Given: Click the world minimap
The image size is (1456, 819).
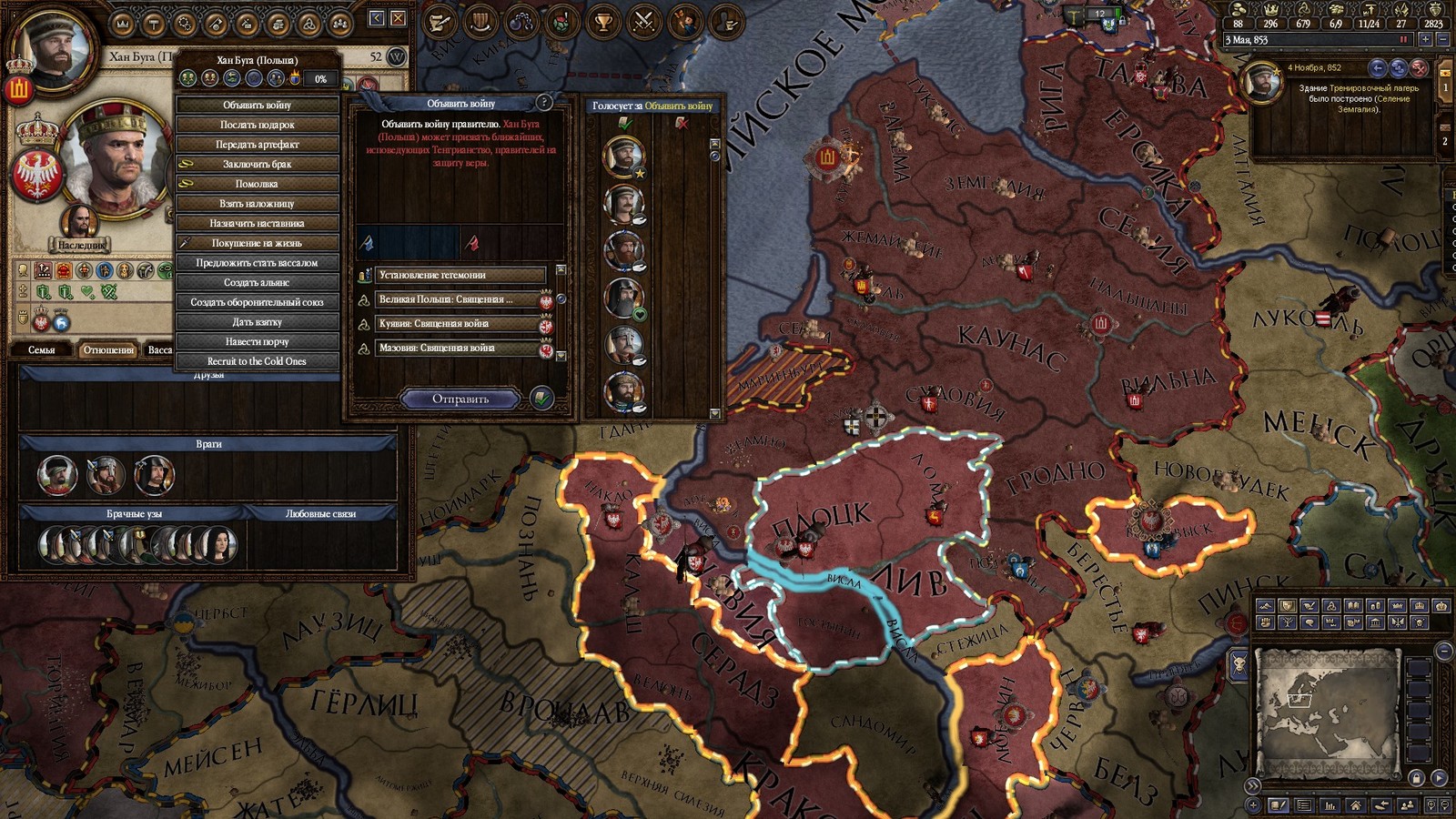Looking at the screenshot, I should (1327, 712).
